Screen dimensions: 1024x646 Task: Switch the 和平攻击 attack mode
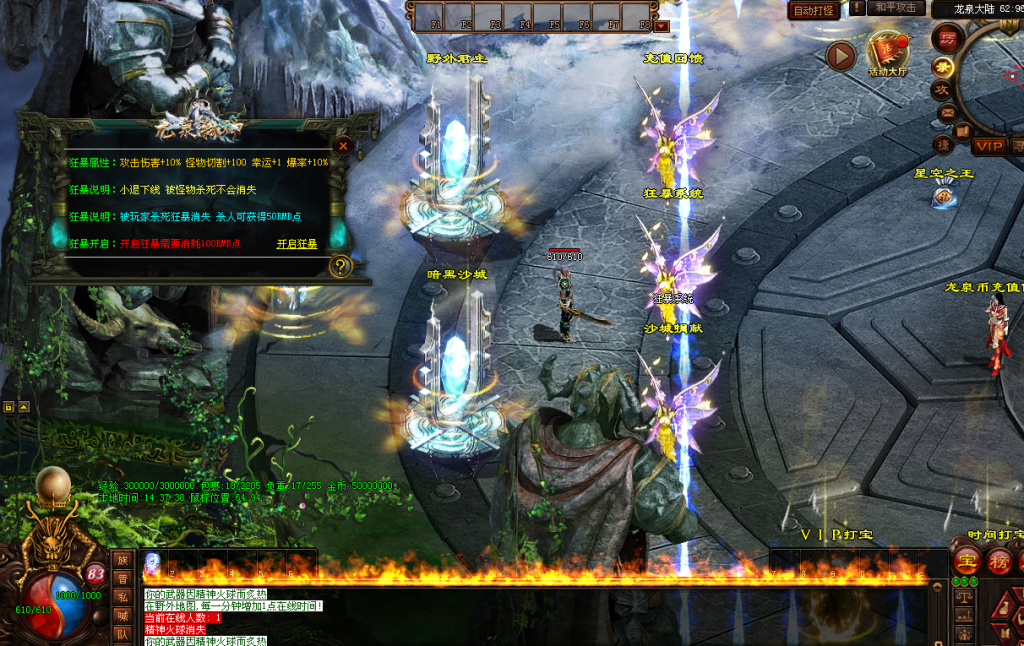click(894, 8)
